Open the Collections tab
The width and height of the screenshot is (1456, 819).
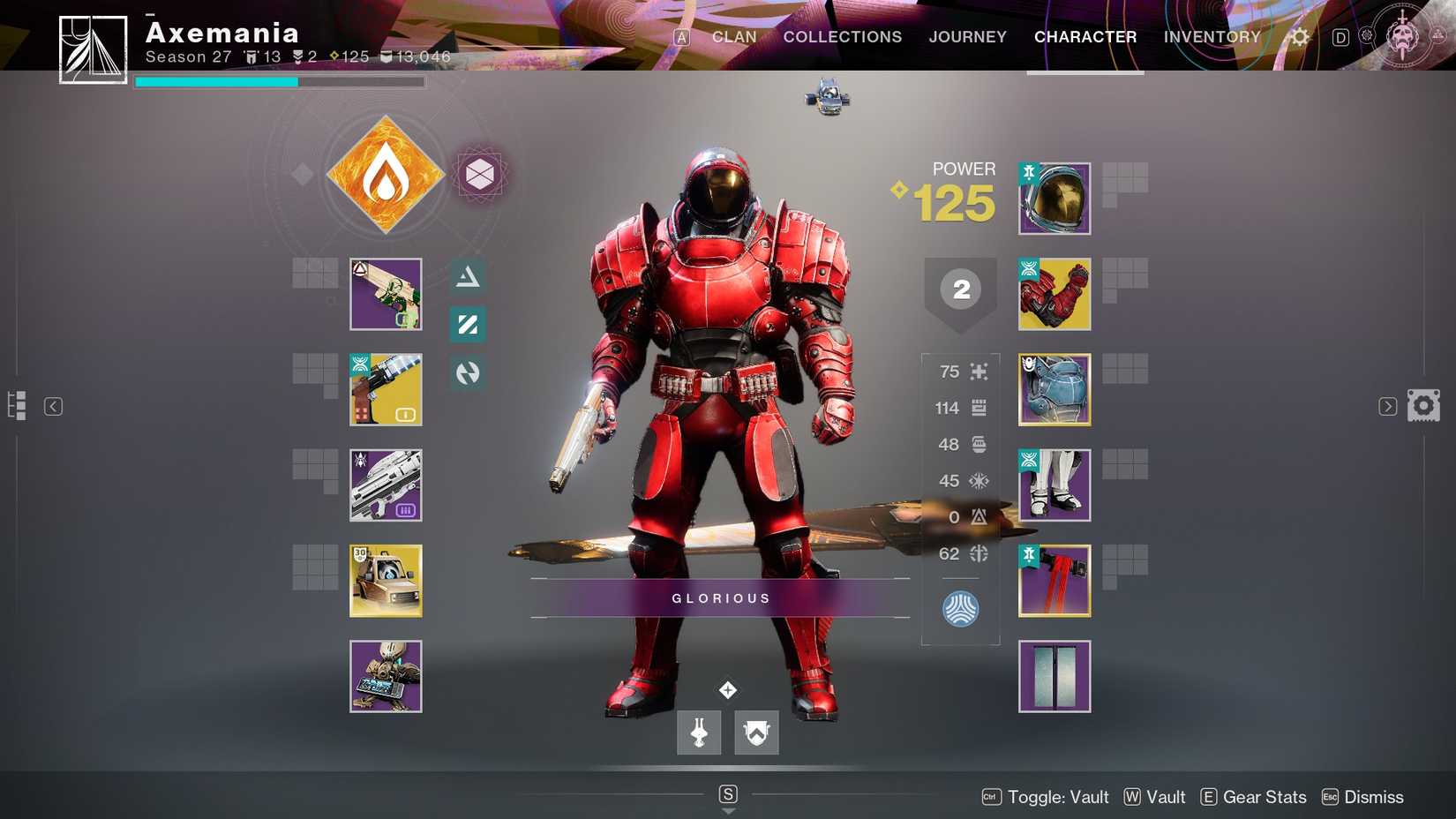point(841,37)
